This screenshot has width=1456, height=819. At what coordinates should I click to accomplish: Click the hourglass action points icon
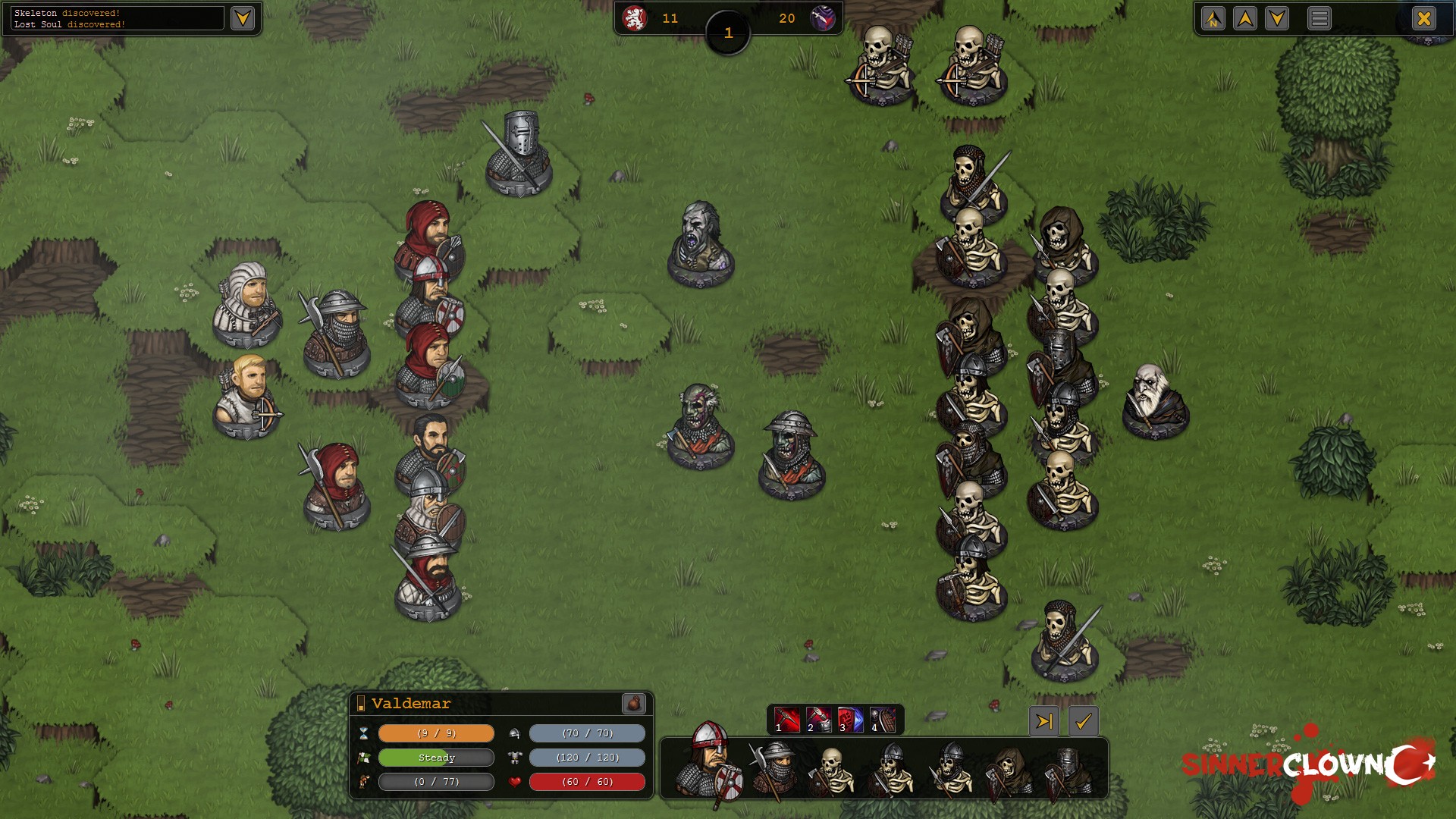(365, 733)
